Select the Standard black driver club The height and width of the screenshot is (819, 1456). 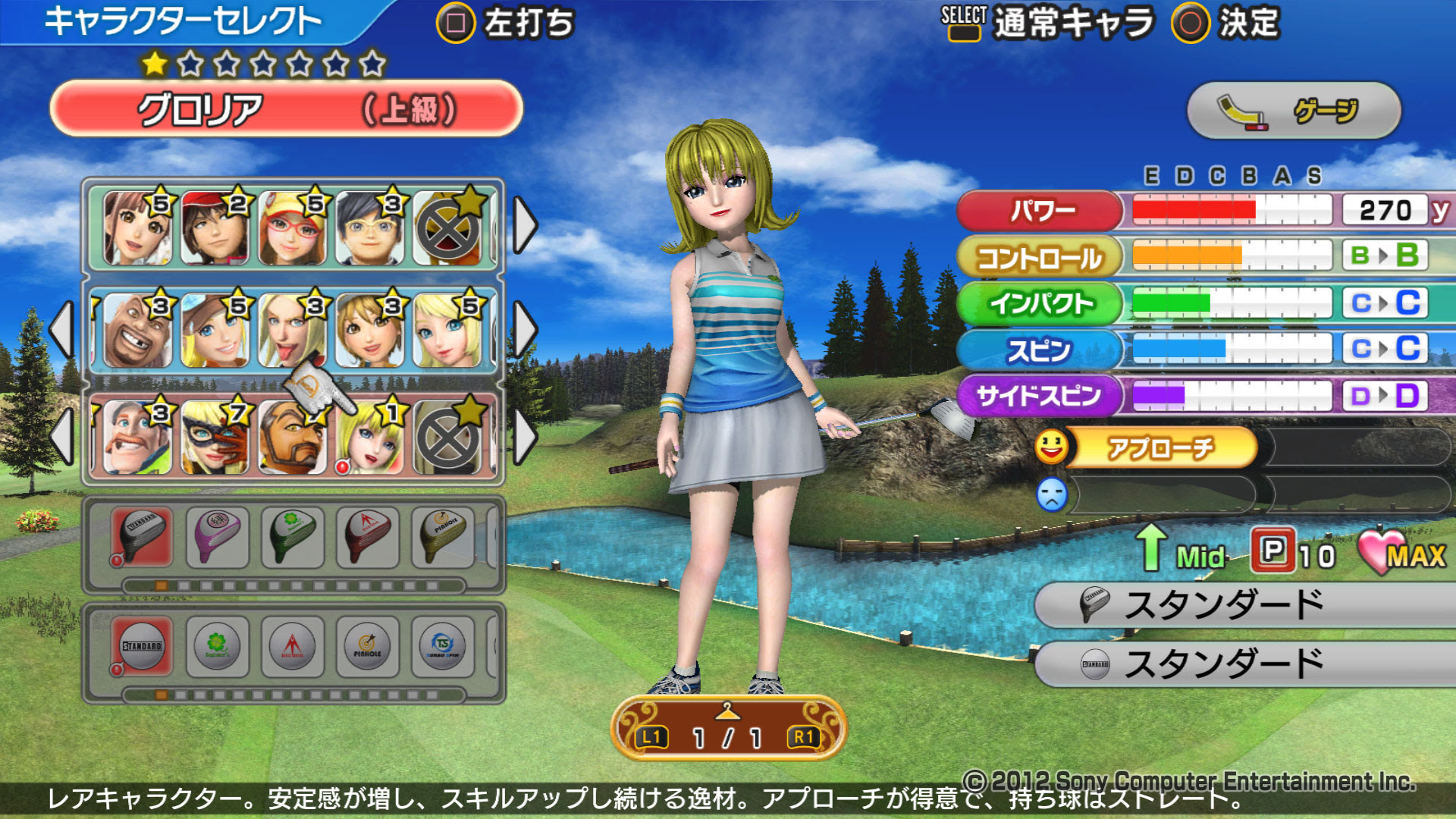coord(142,538)
